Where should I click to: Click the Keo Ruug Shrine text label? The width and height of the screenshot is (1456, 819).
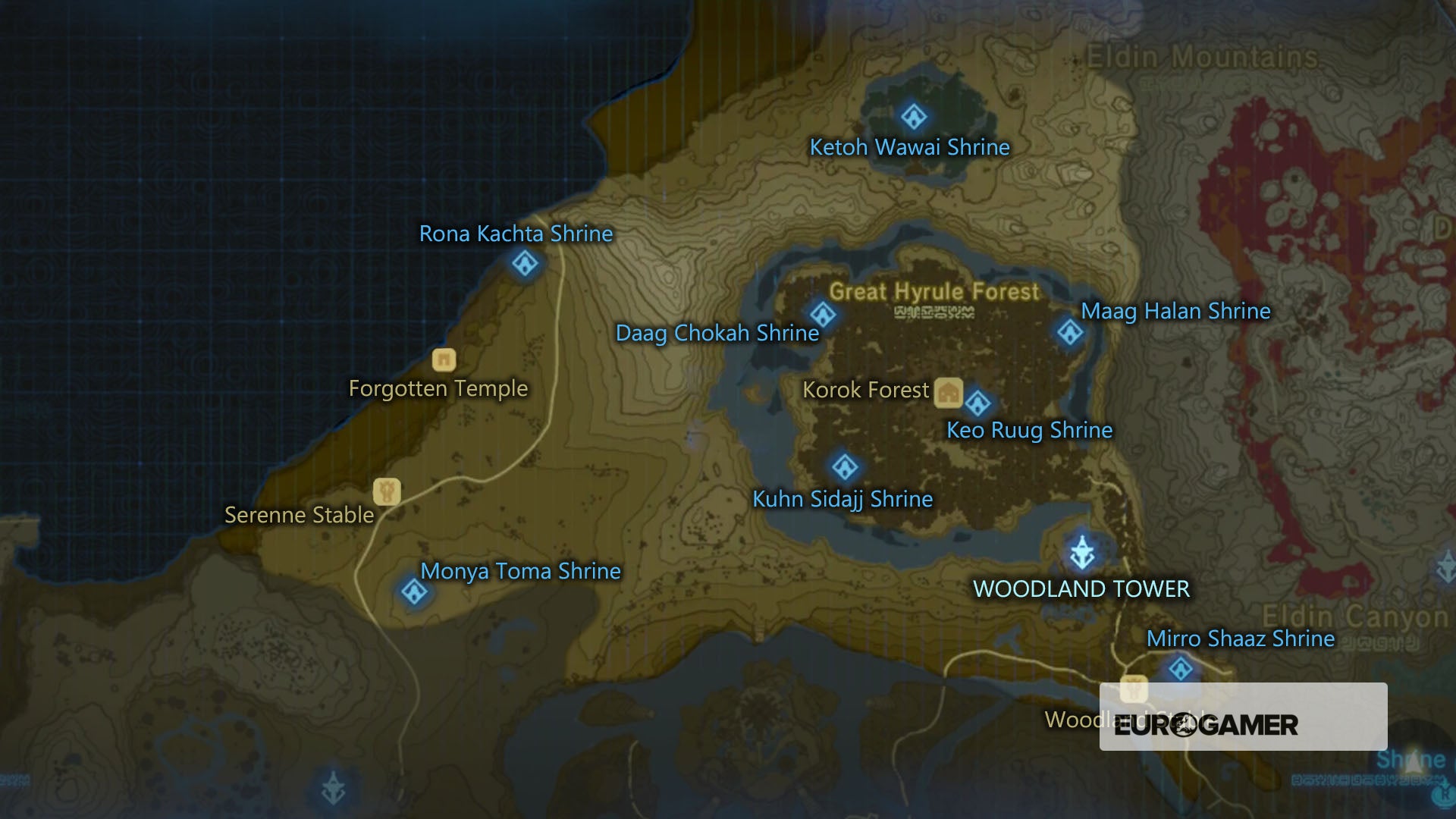point(1029,430)
